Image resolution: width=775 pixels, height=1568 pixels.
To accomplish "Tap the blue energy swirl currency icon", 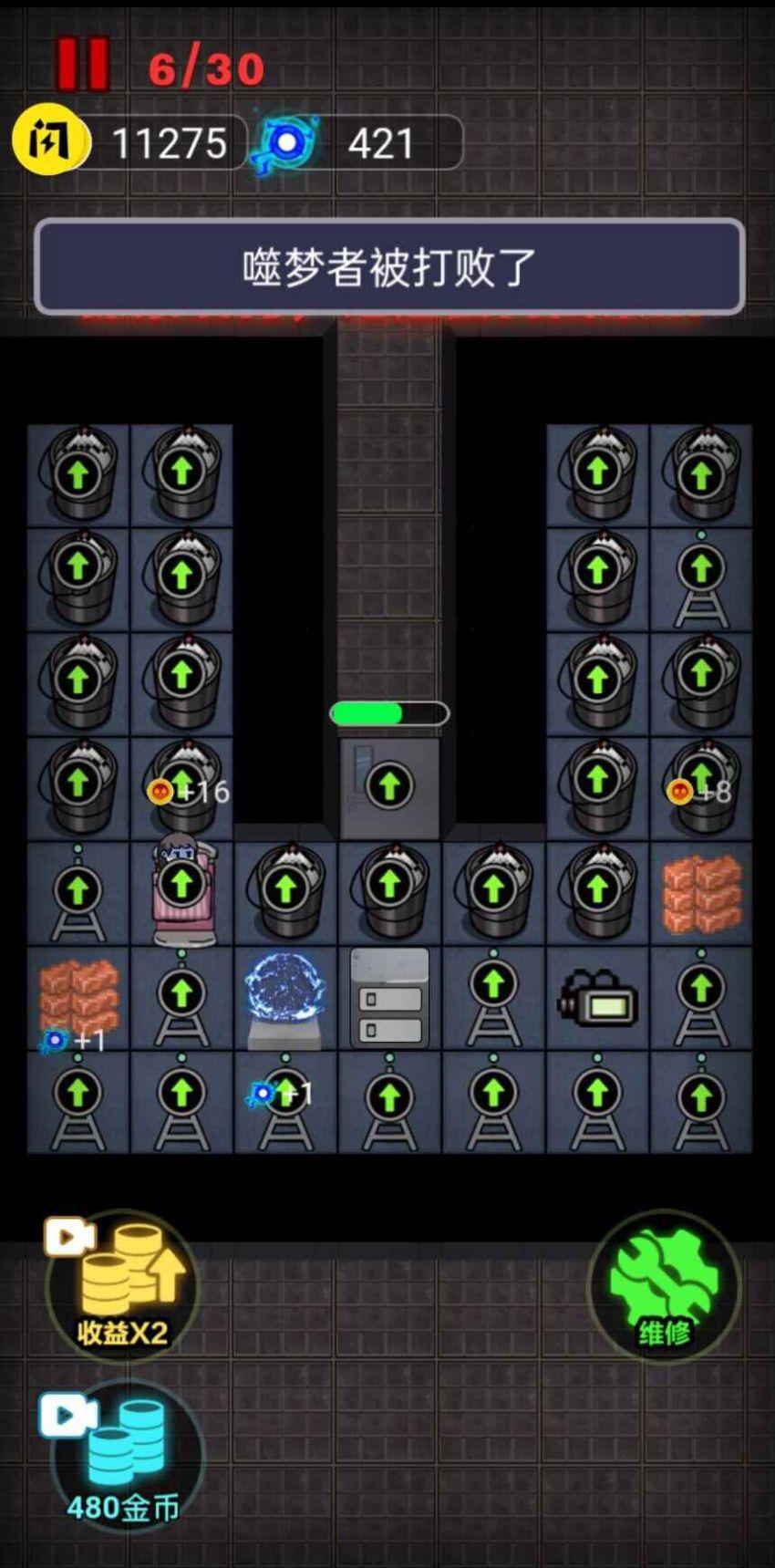I will tap(287, 143).
